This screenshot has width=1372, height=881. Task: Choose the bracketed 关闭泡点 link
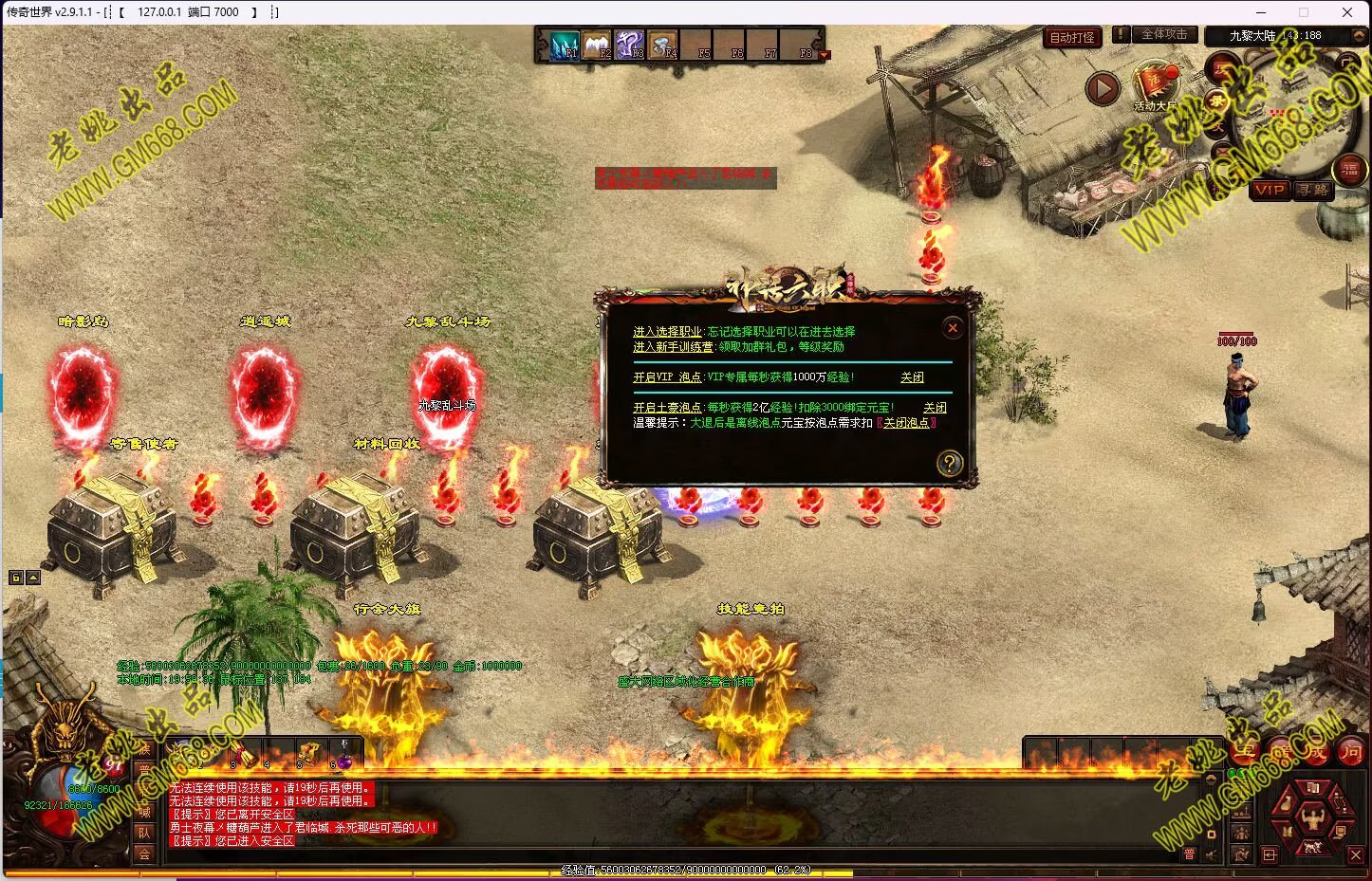[906, 423]
